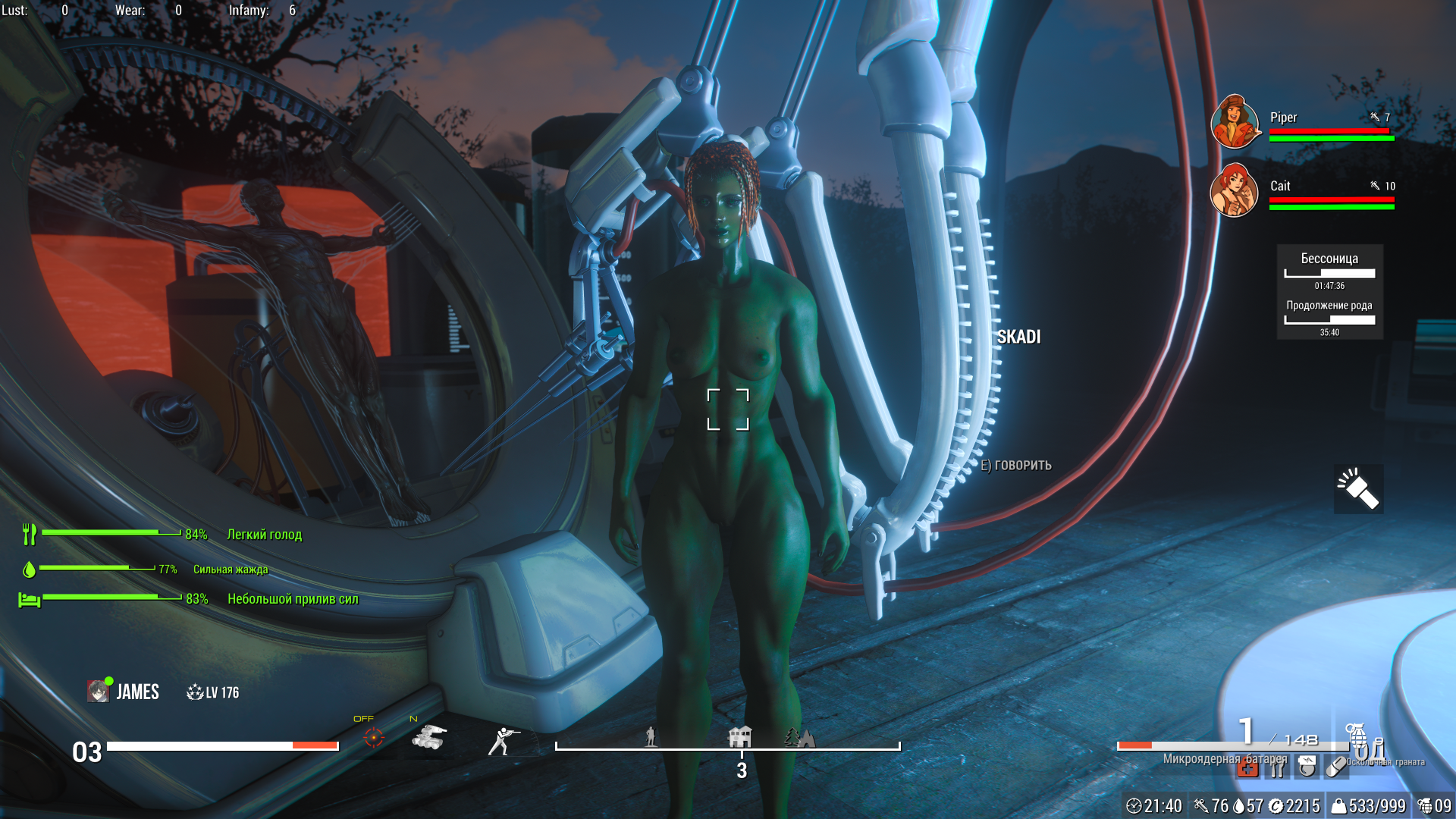
Task: Click the hunger fork and knife status icon
Action: coord(30,534)
